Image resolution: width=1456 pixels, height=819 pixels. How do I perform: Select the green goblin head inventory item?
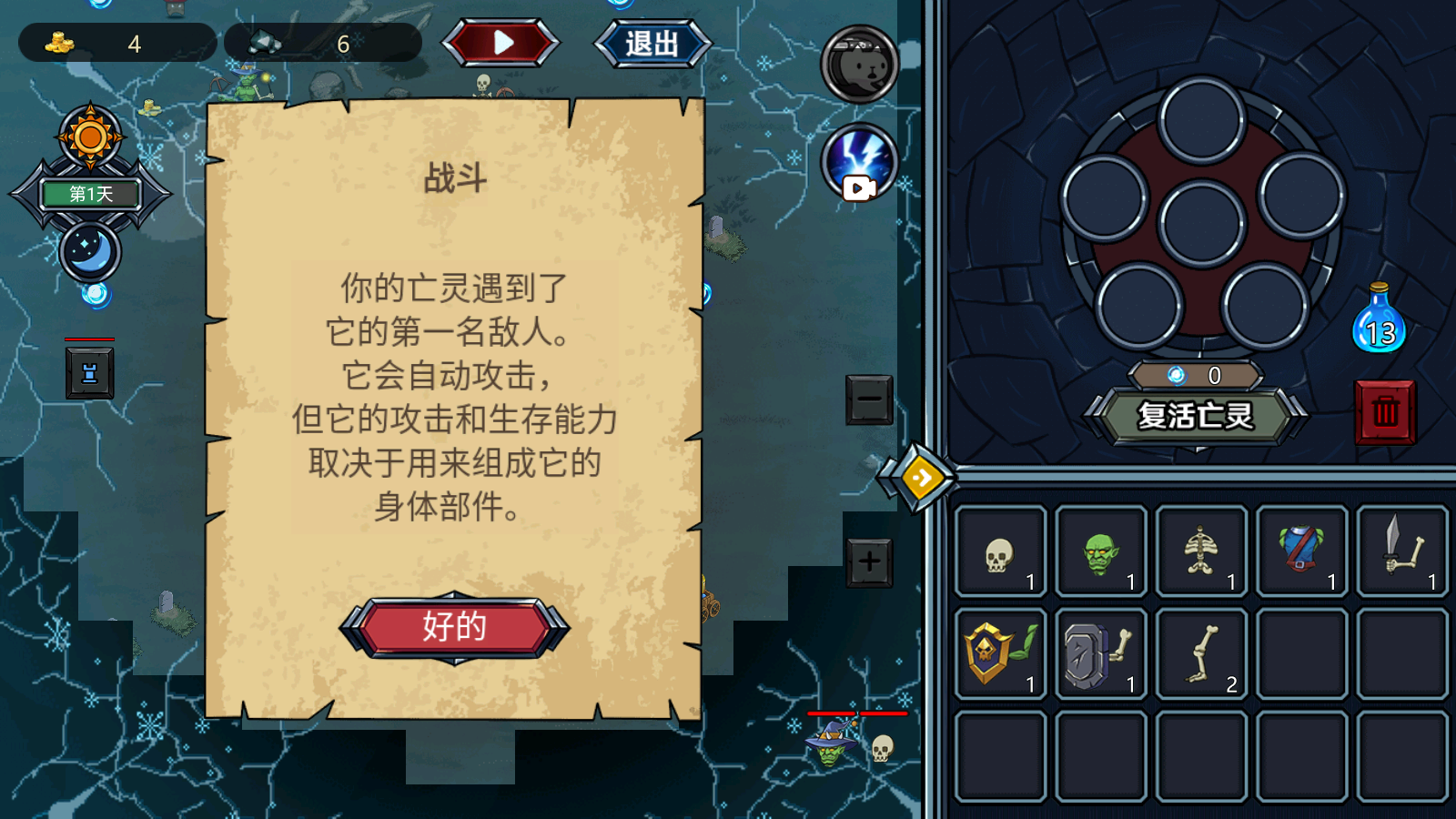[1100, 551]
